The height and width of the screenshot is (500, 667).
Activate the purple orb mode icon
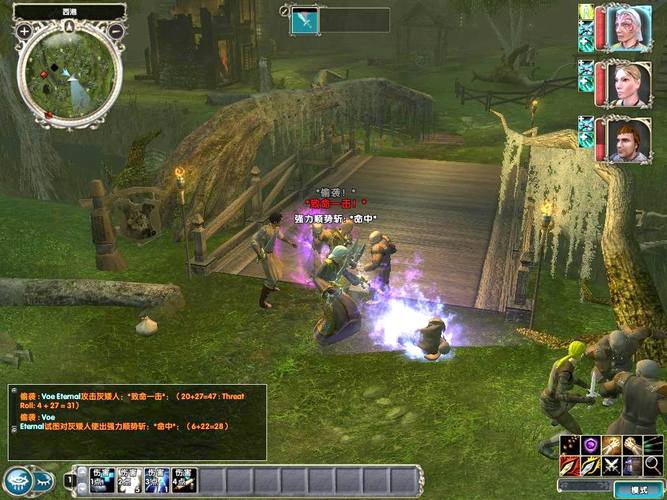tap(591, 445)
